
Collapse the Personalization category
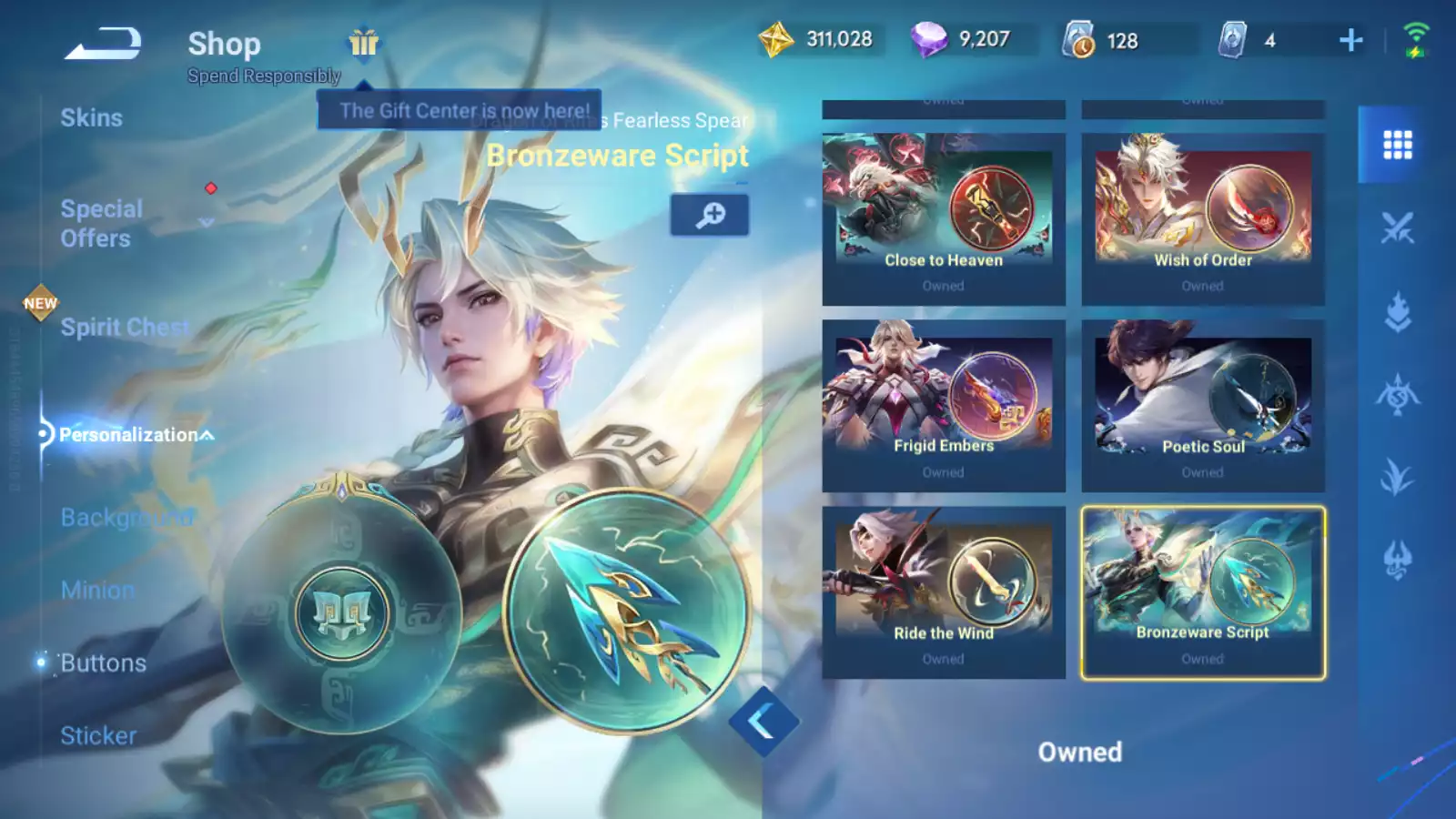(136, 435)
